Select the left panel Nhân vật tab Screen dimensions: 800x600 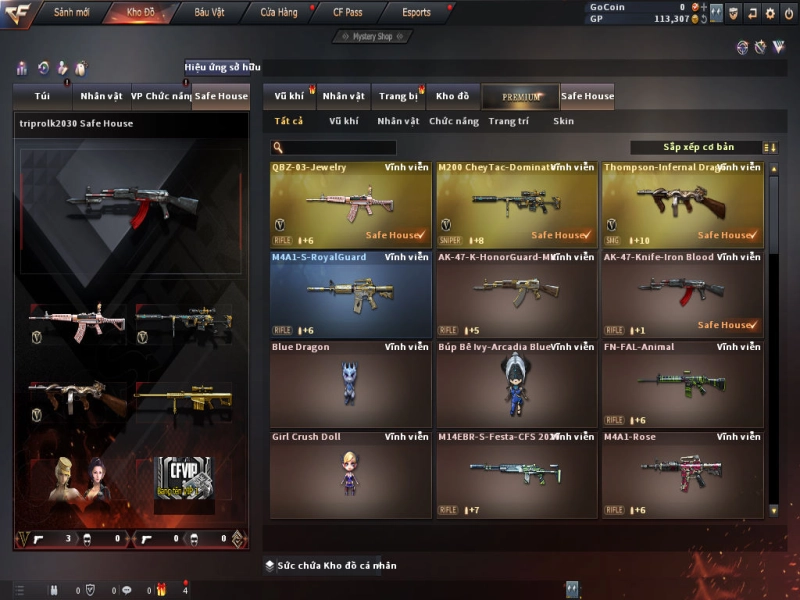pyautogui.click(x=101, y=96)
